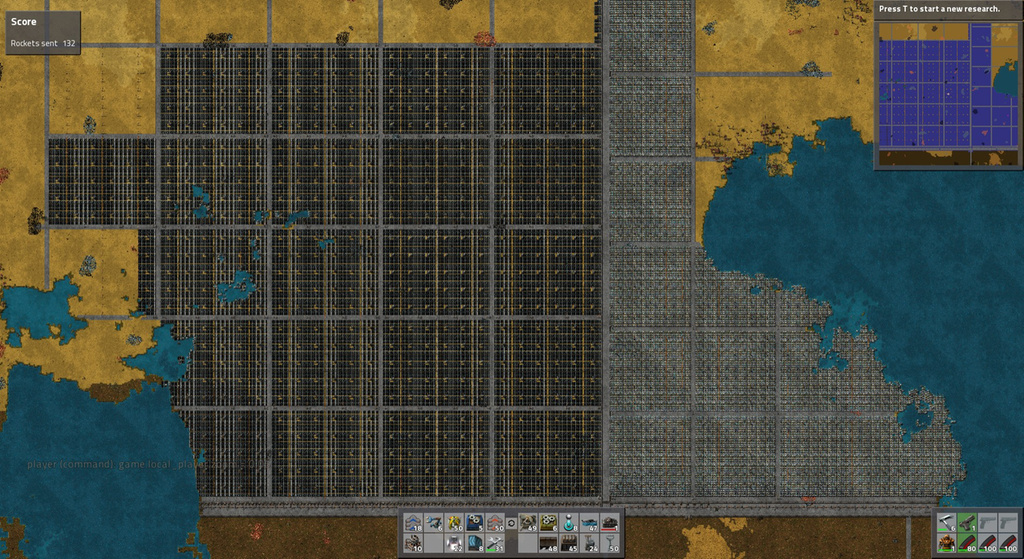Select the blue inserter hotbar slot
The width and height of the screenshot is (1024, 559).
pyautogui.click(x=433, y=522)
